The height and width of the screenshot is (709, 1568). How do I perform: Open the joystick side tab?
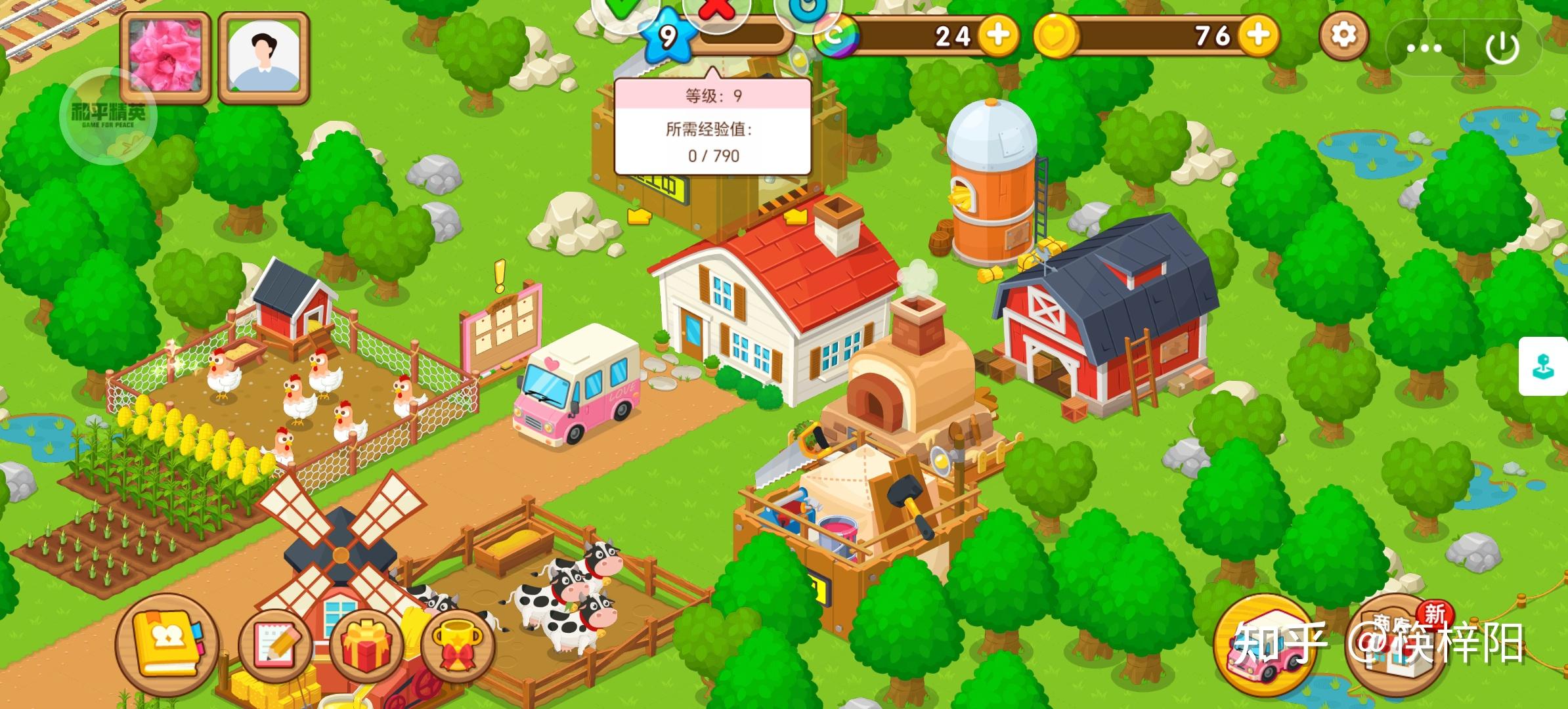[1544, 366]
